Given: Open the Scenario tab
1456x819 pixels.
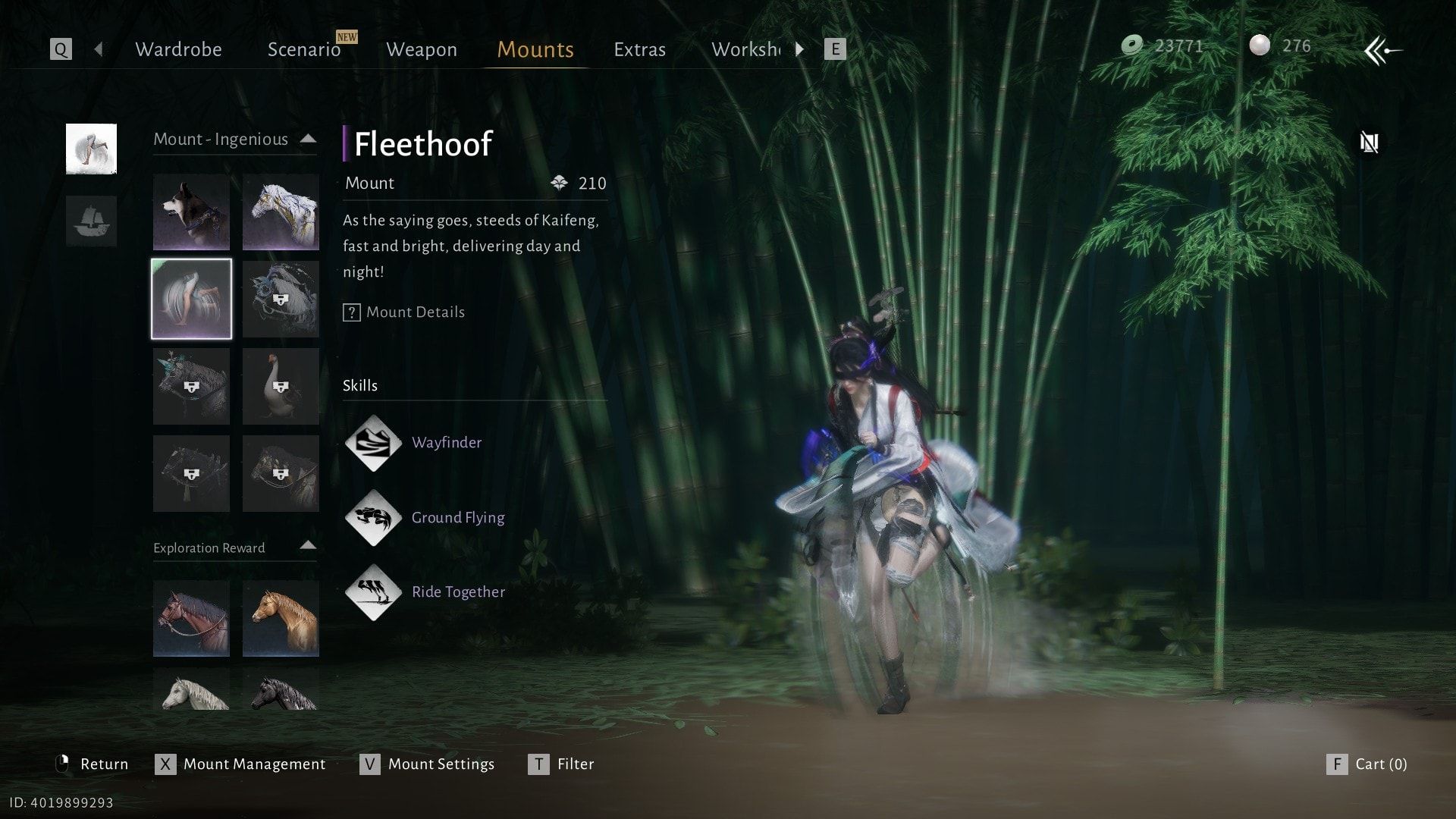Looking at the screenshot, I should click(x=304, y=49).
